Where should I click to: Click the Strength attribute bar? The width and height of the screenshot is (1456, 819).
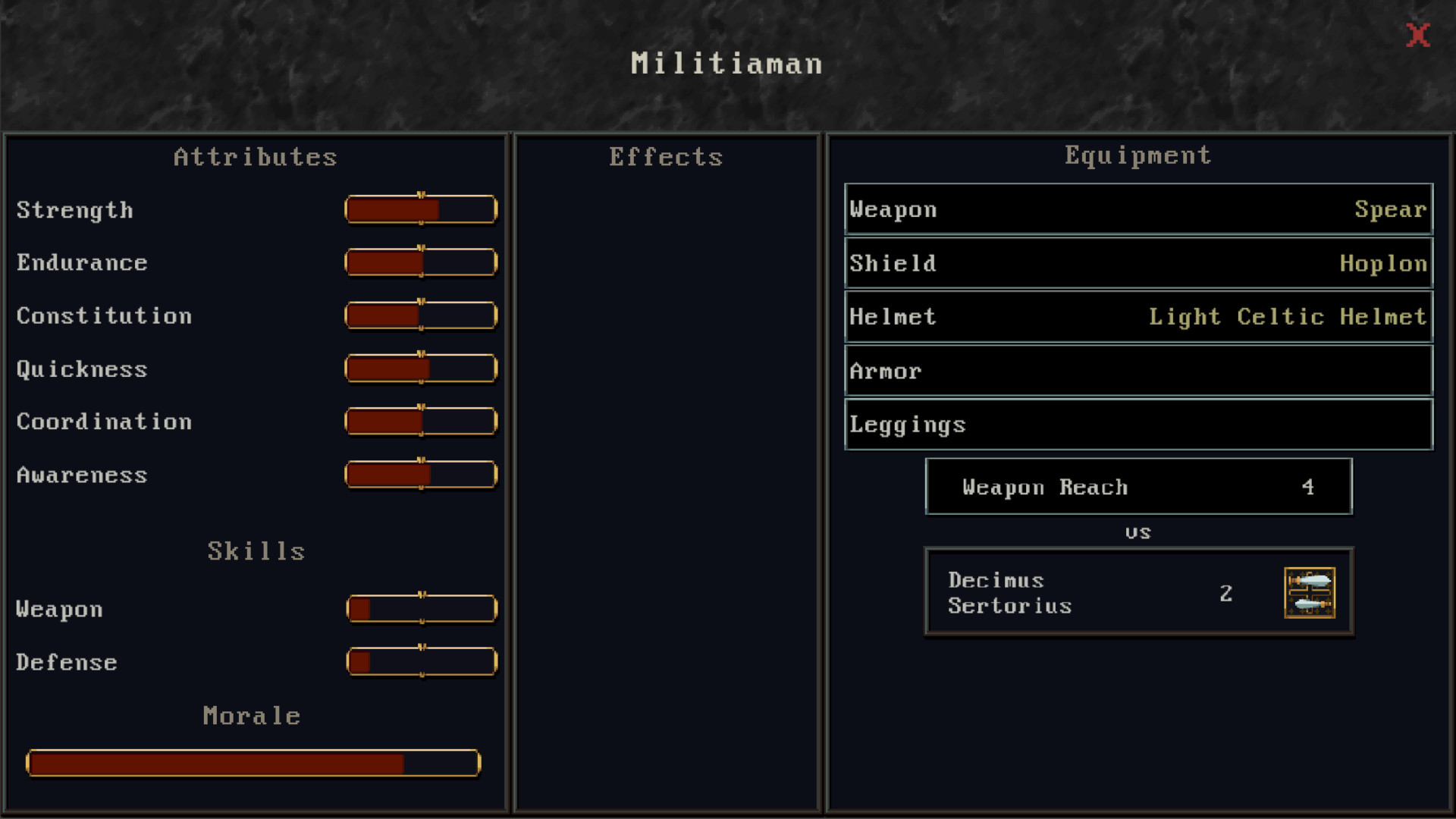421,209
